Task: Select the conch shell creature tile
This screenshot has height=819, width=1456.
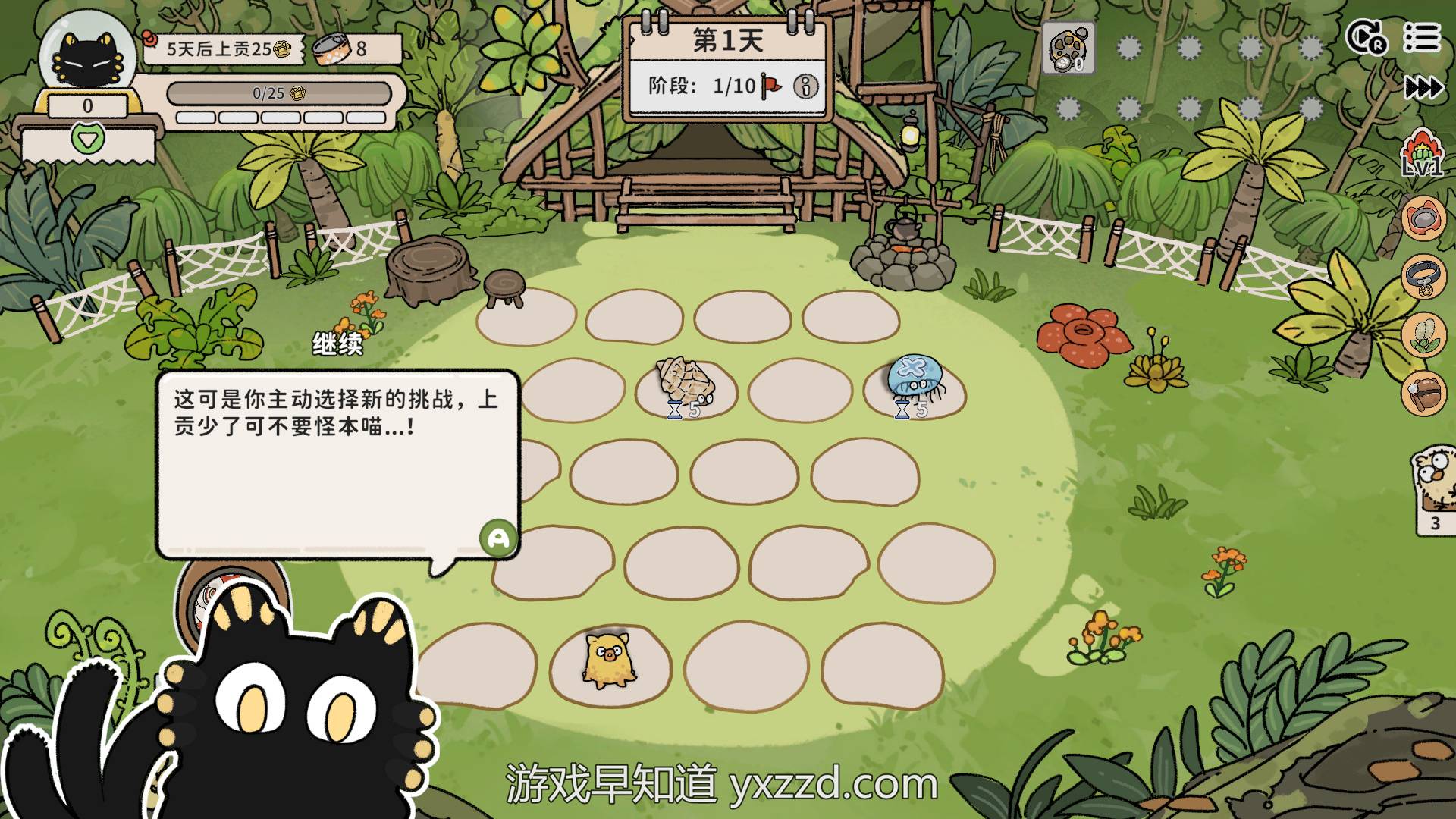Action: tap(685, 381)
